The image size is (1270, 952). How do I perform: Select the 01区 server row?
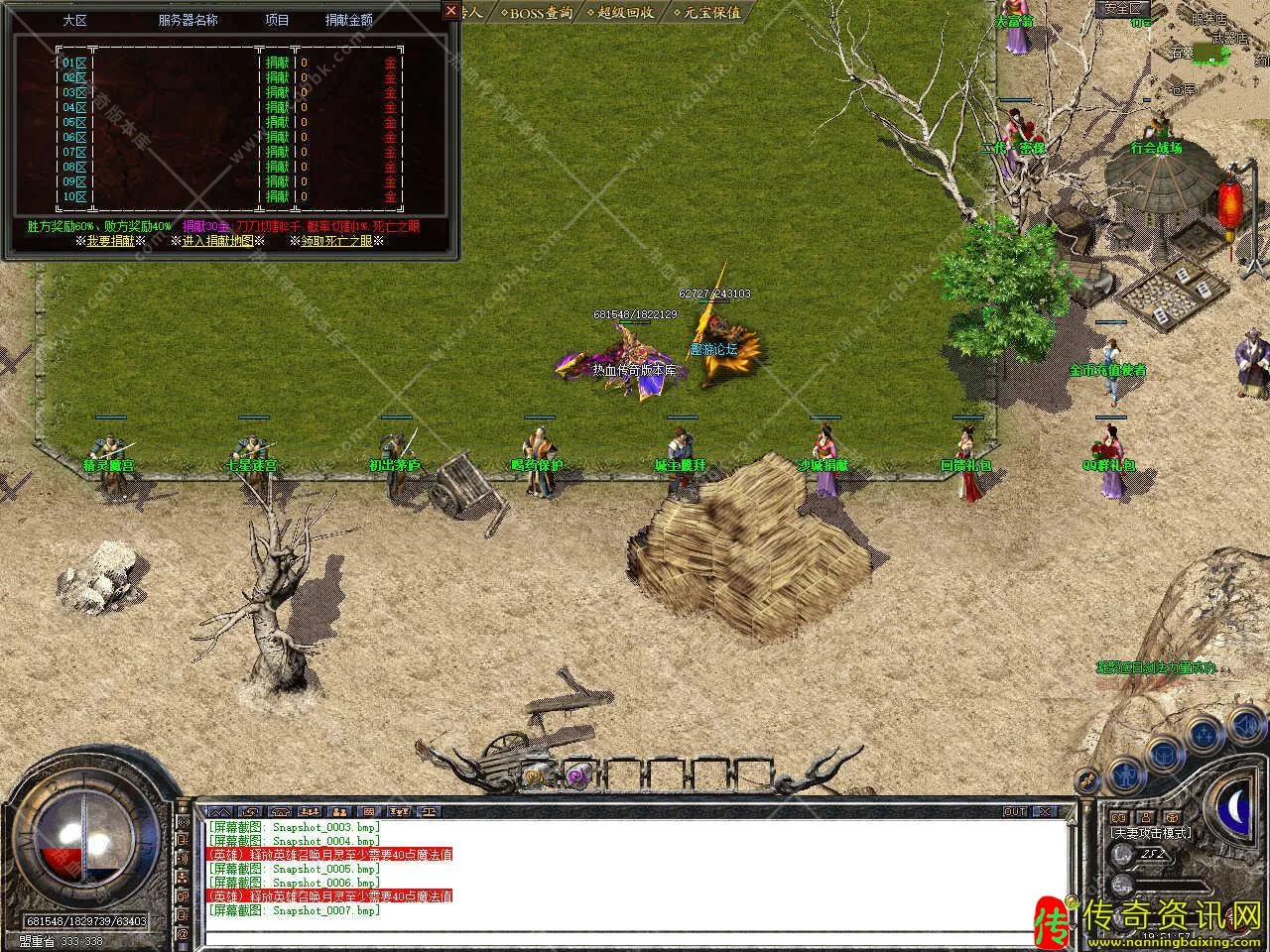[x=74, y=62]
